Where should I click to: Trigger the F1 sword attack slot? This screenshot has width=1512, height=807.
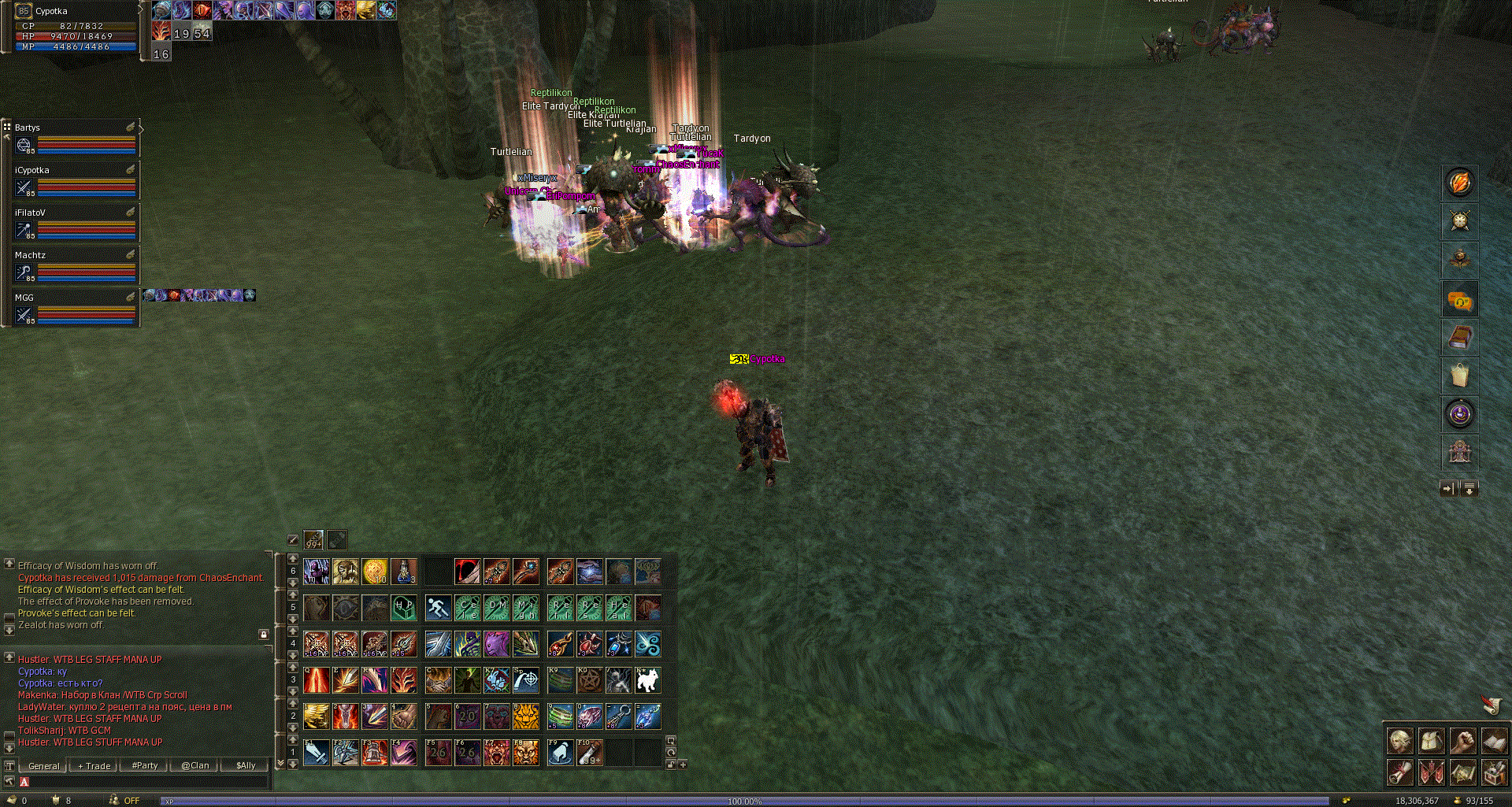coord(316,752)
